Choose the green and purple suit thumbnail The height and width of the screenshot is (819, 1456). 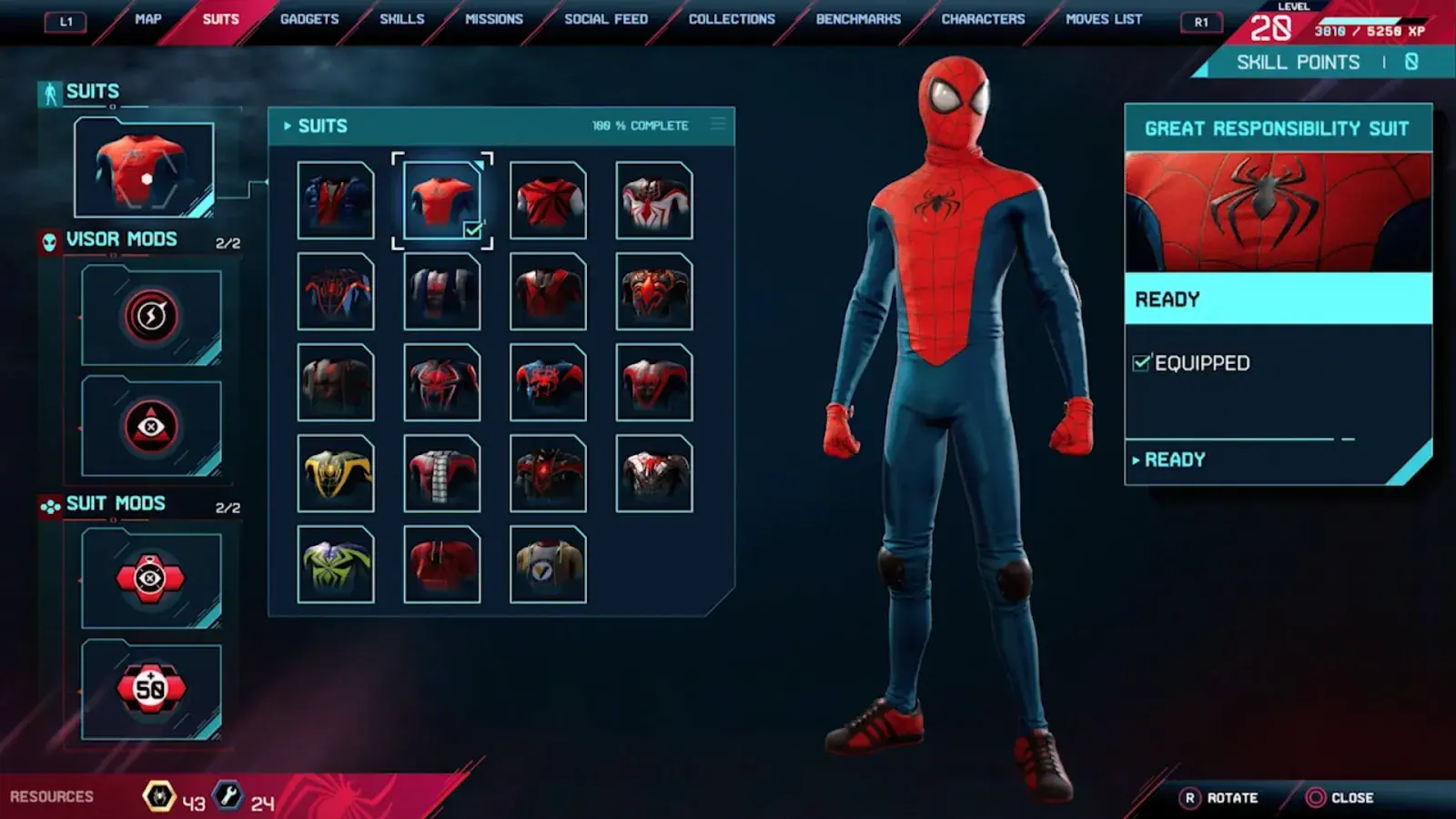336,564
